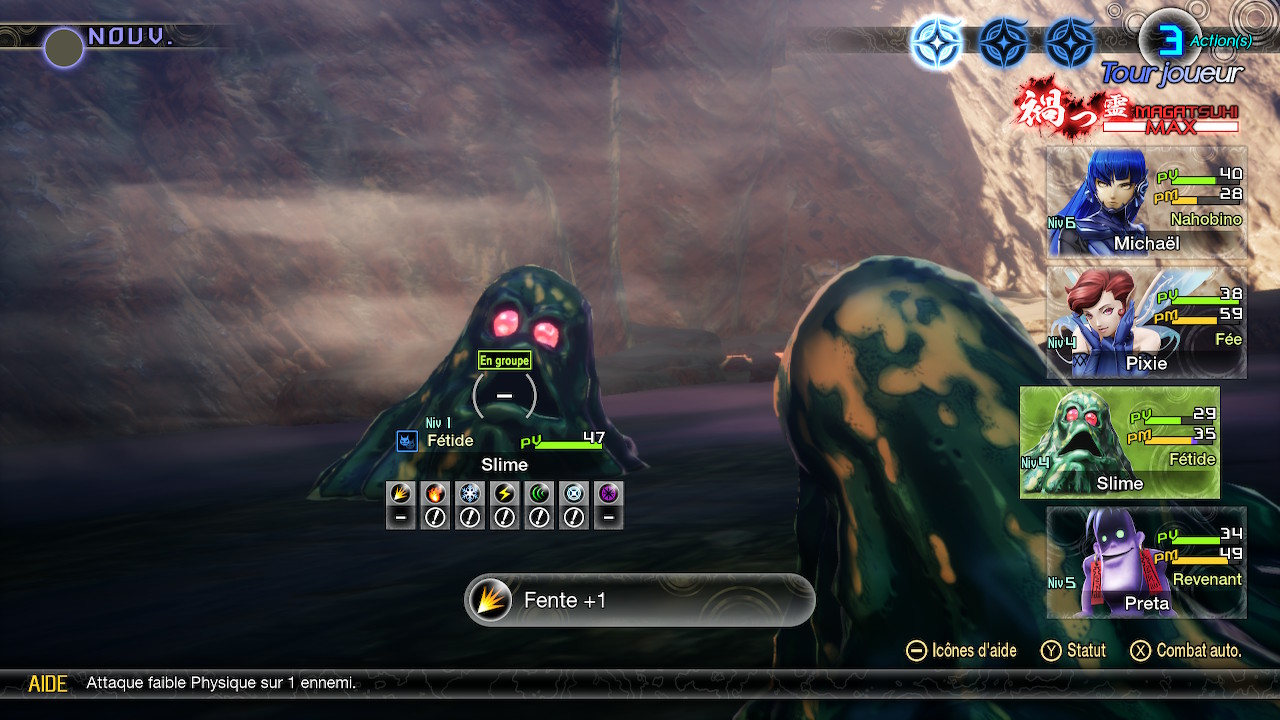Click the enemy's fire affinity icon
1280x720 pixels.
pyautogui.click(x=435, y=493)
